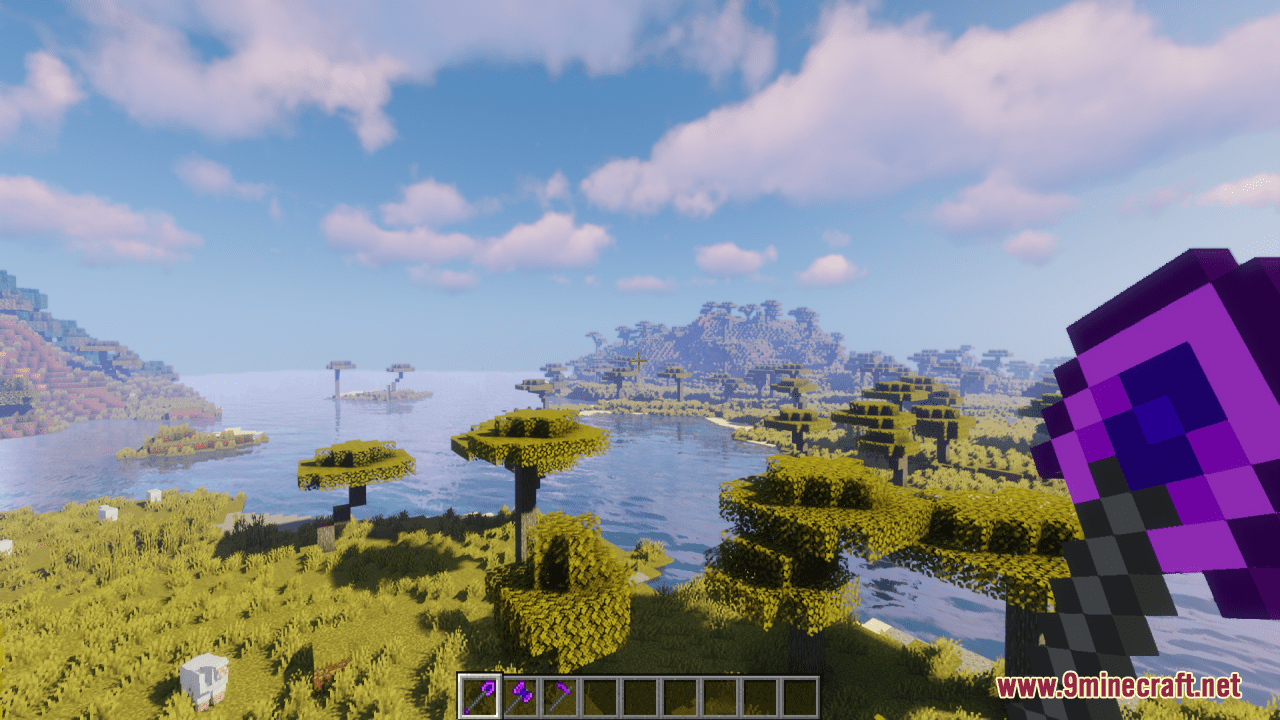Click the handle of the purple scepter item
The height and width of the screenshot is (720, 1280).
[x=477, y=700]
